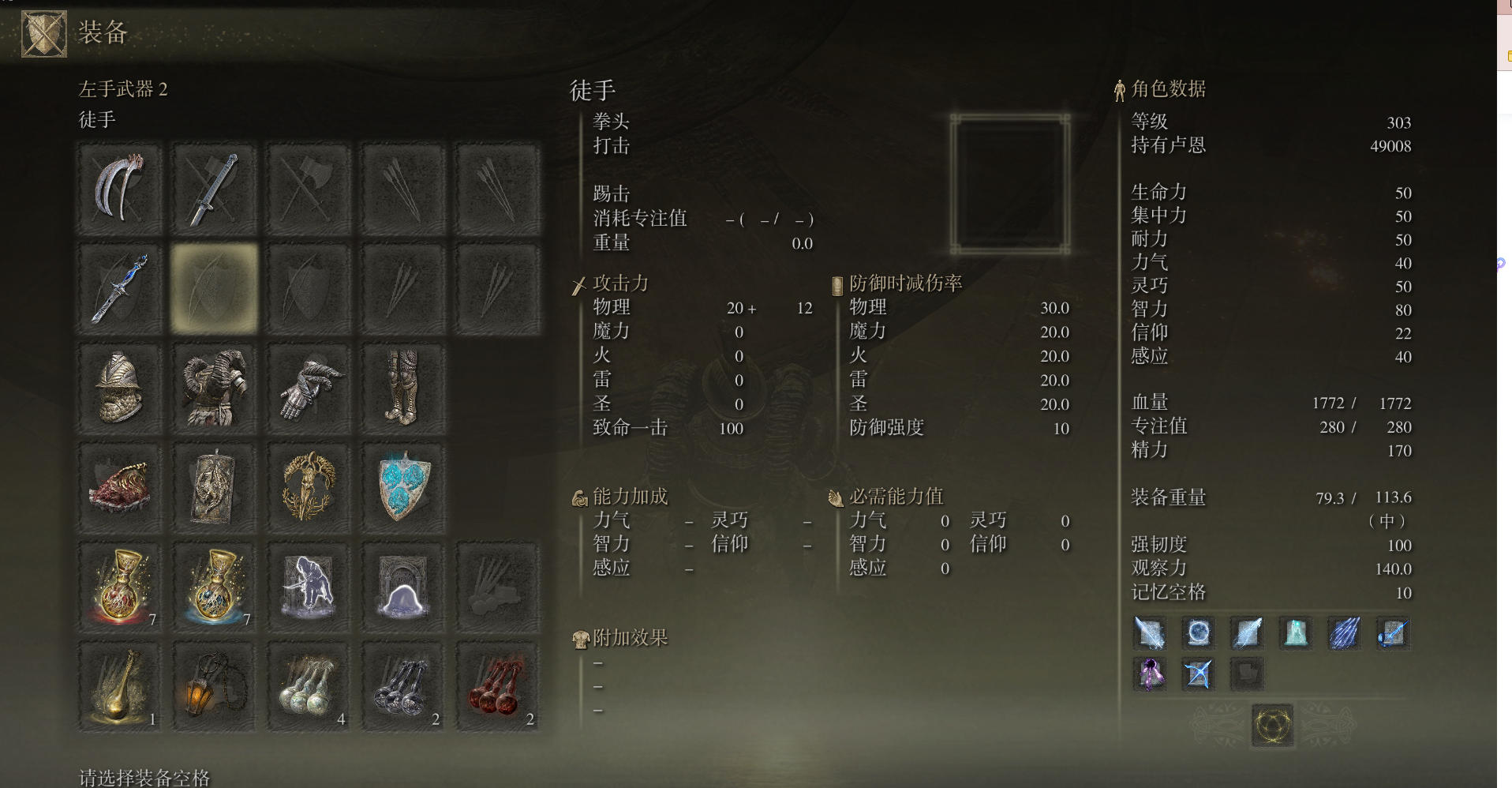Select the cerulean flask with 7 charges

pos(214,587)
